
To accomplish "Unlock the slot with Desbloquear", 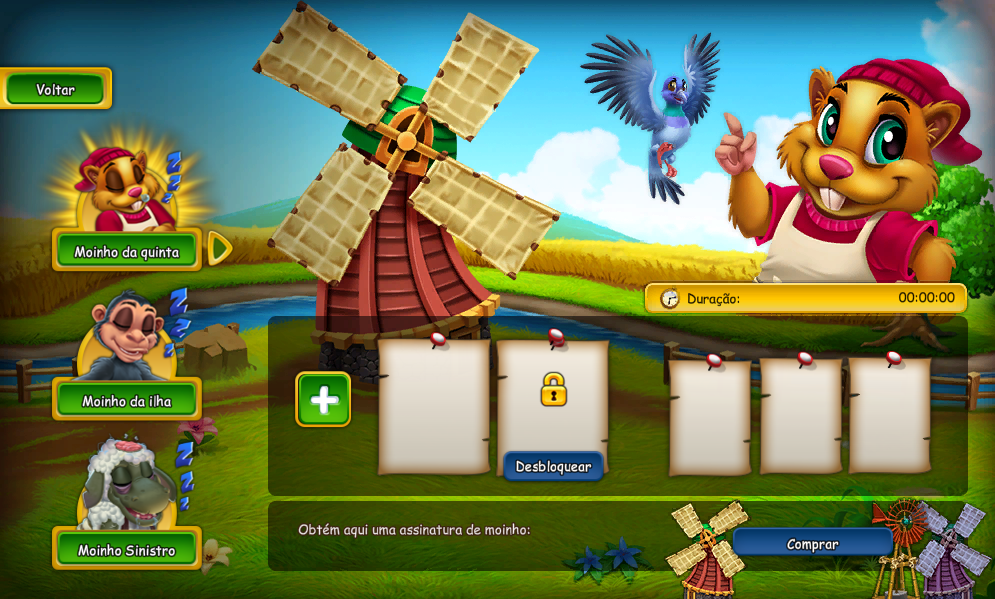I will 553,466.
